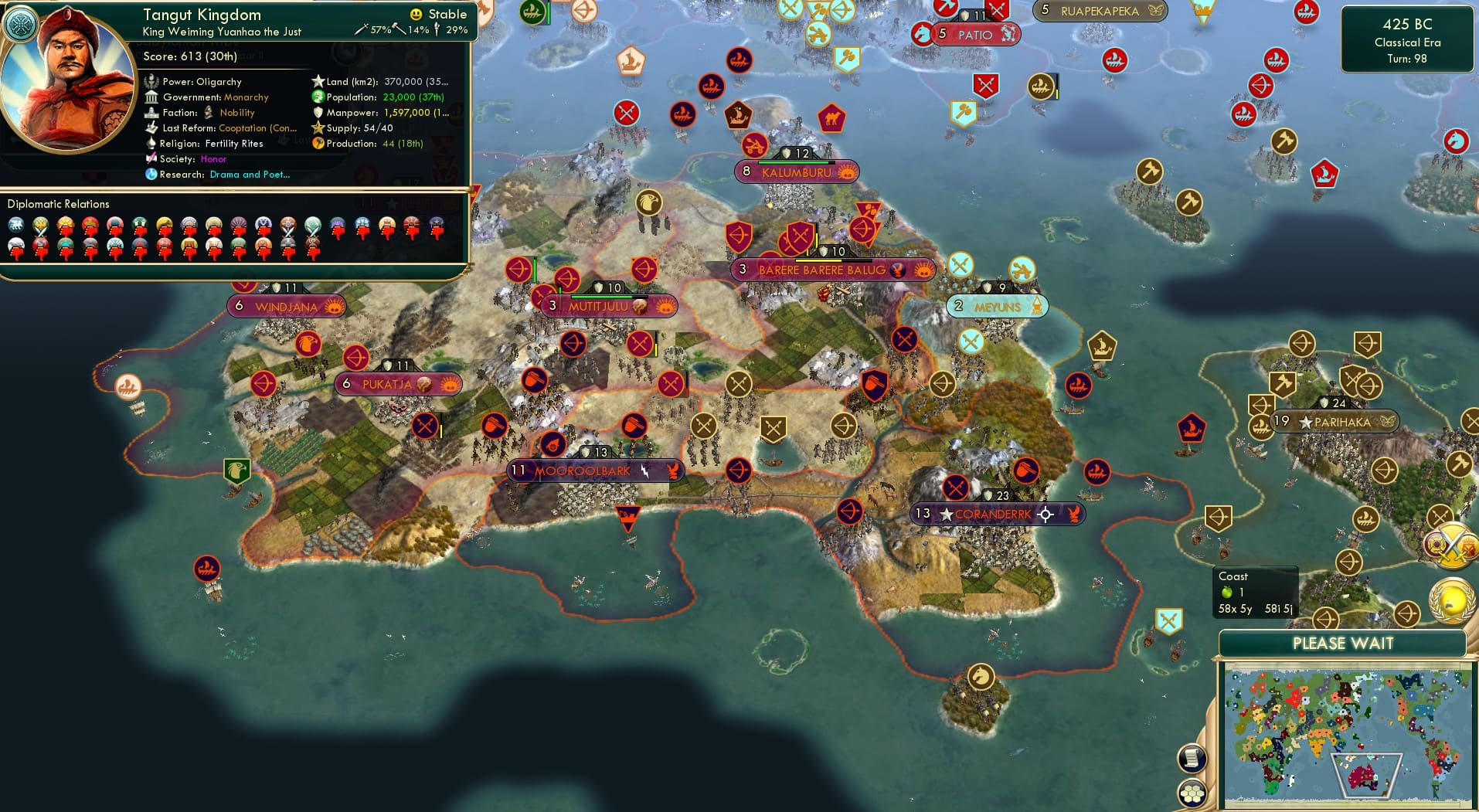1479x812 pixels.
Task: Click the happiness smiley next to Stable
Action: click(415, 13)
